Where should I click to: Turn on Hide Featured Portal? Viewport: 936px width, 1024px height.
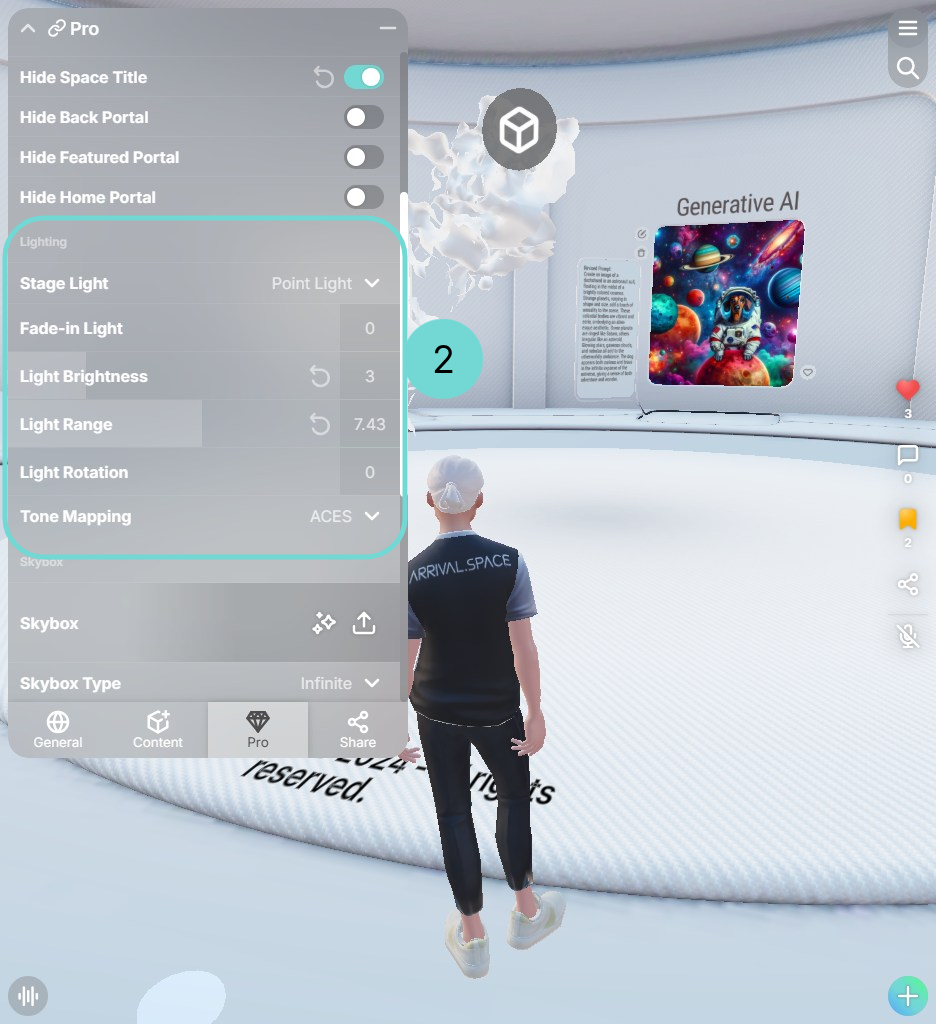point(363,157)
